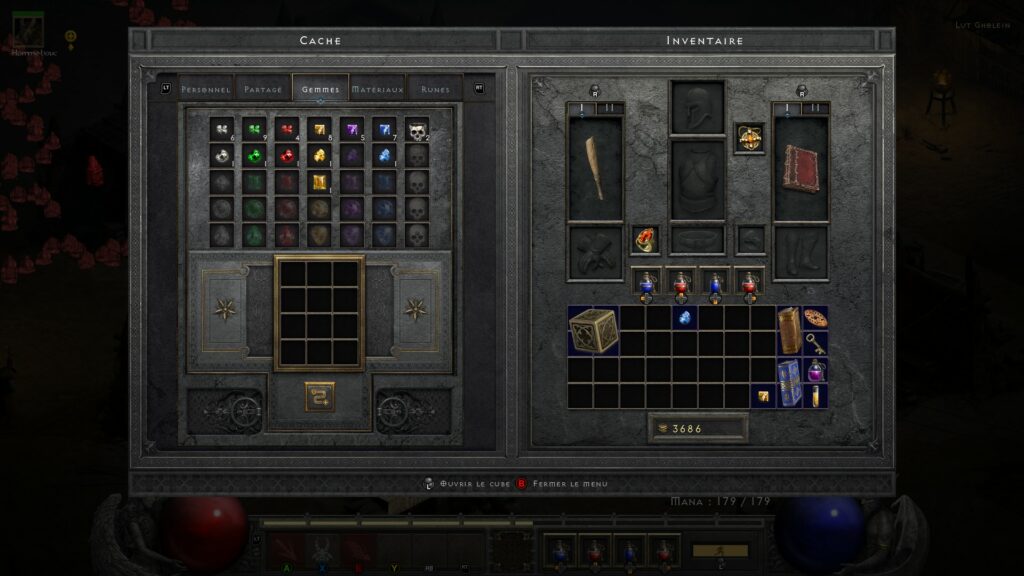Select the equipped wooden club weapon
This screenshot has height=576, width=1024.
[x=595, y=167]
